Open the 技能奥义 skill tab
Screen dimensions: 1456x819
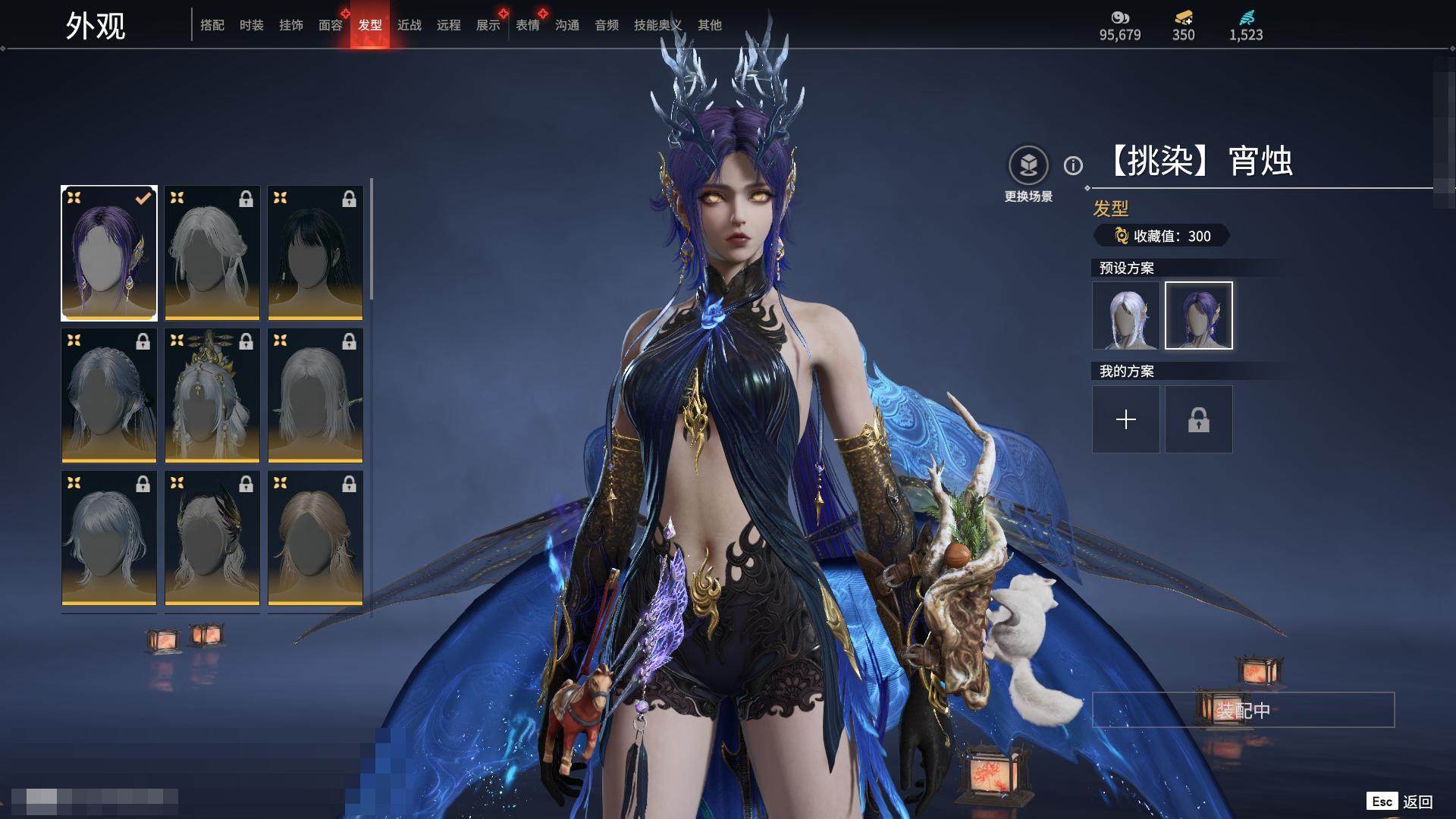(x=657, y=25)
